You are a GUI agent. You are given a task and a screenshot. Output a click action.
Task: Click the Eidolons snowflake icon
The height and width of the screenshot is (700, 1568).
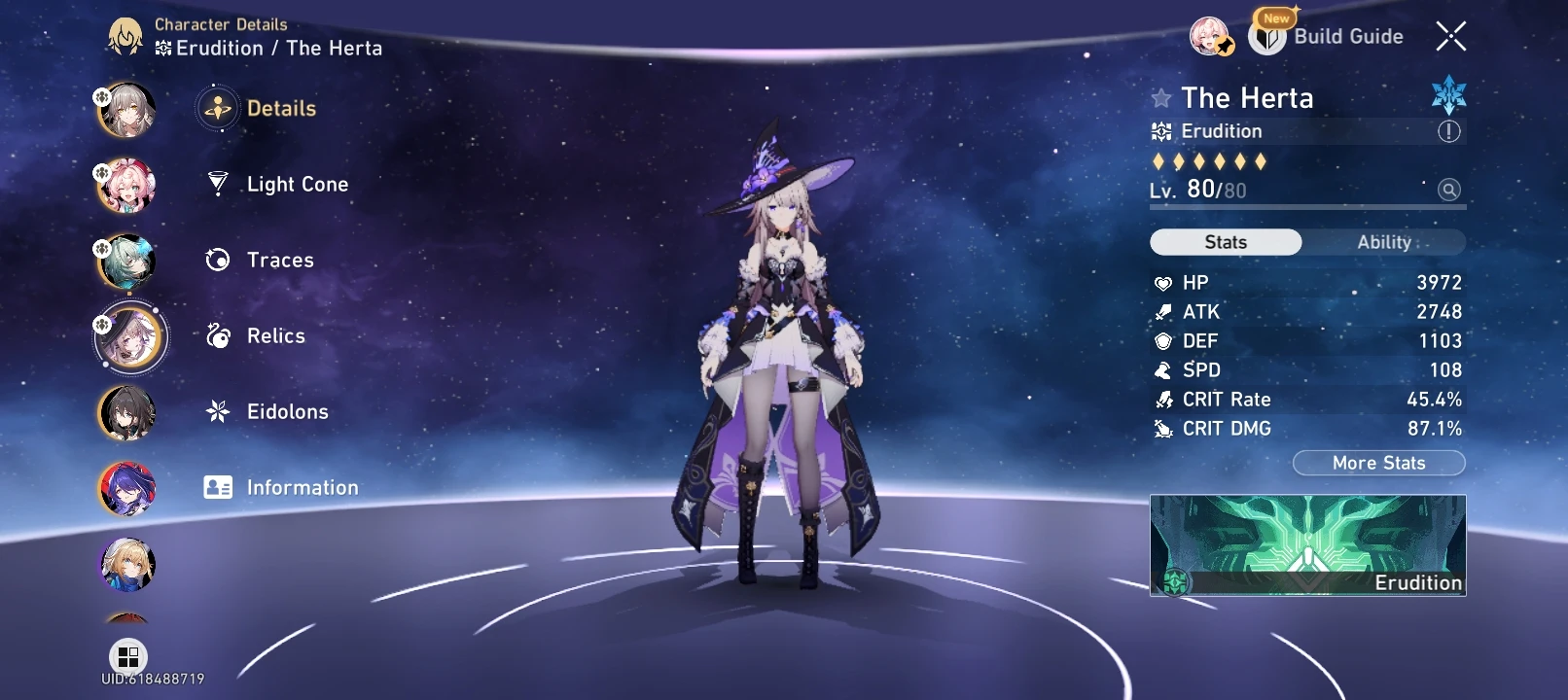pos(218,411)
